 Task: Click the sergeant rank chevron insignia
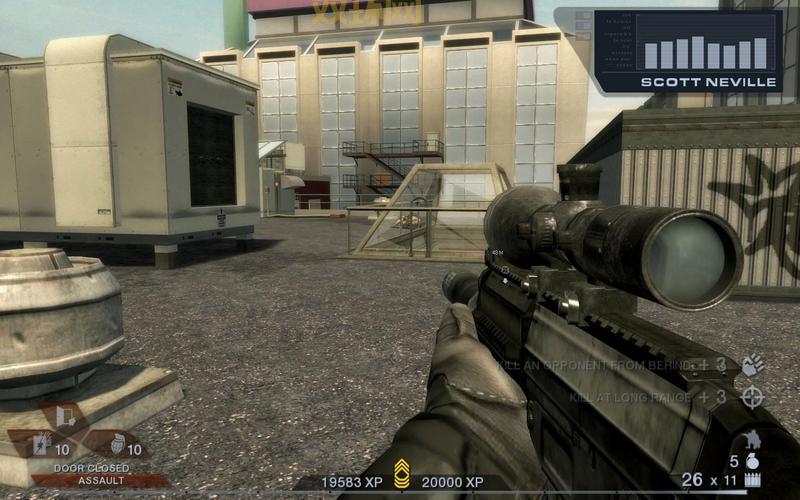click(402, 474)
